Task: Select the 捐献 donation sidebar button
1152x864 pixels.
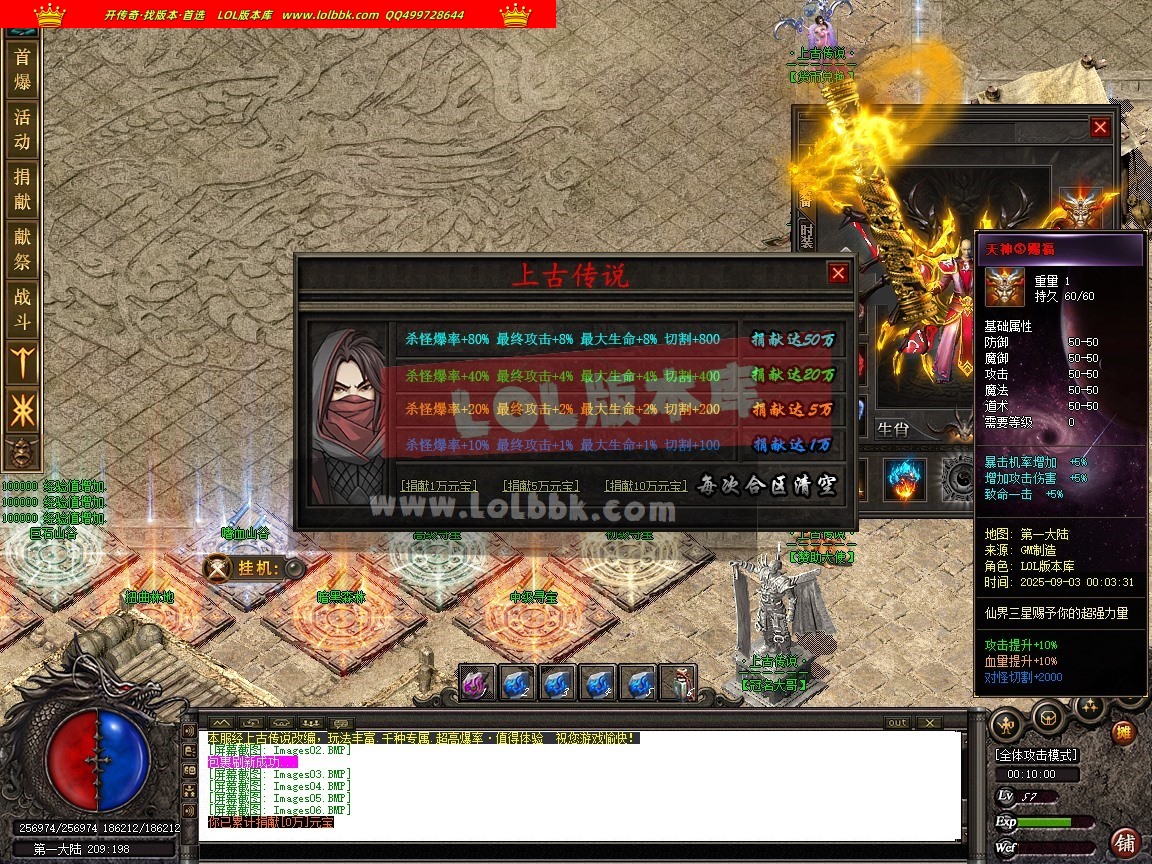Action: coord(22,189)
